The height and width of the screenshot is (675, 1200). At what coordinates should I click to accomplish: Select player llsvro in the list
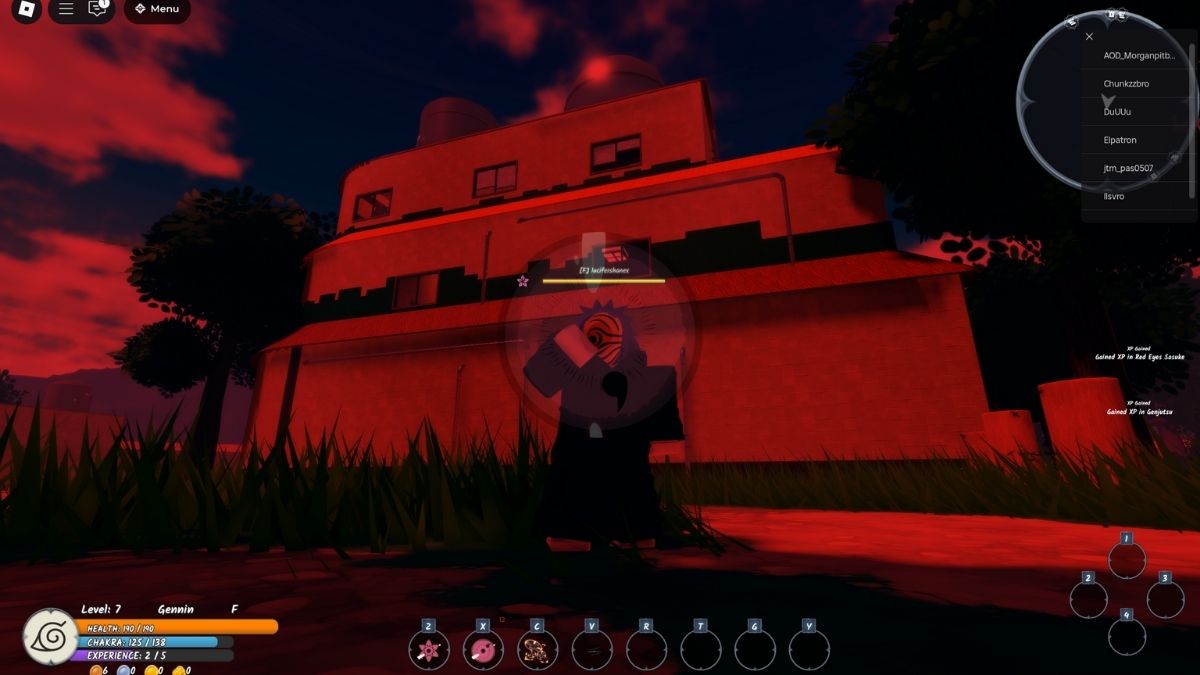(x=1113, y=196)
